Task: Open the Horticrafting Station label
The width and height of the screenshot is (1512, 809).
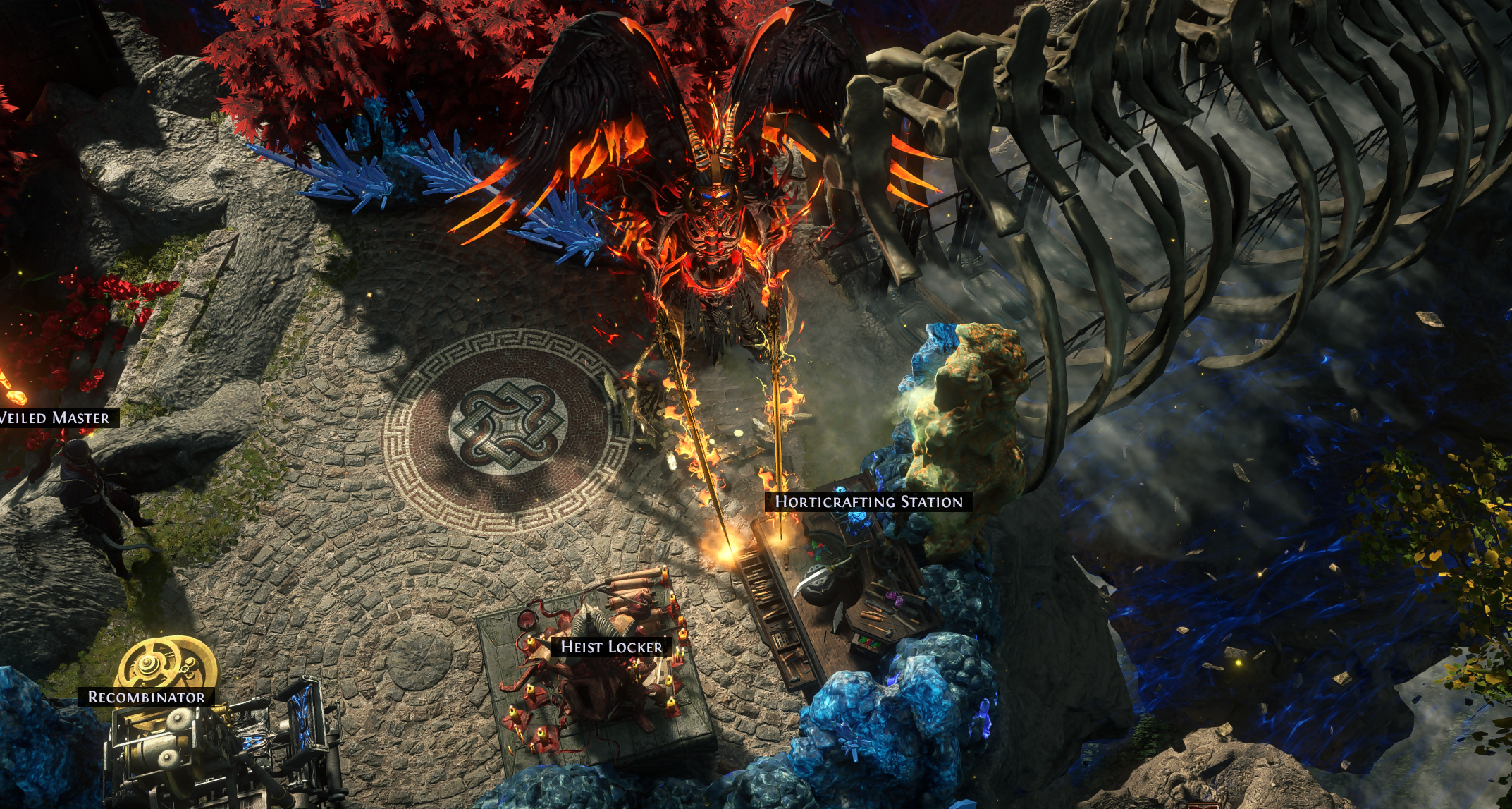Action: [868, 501]
